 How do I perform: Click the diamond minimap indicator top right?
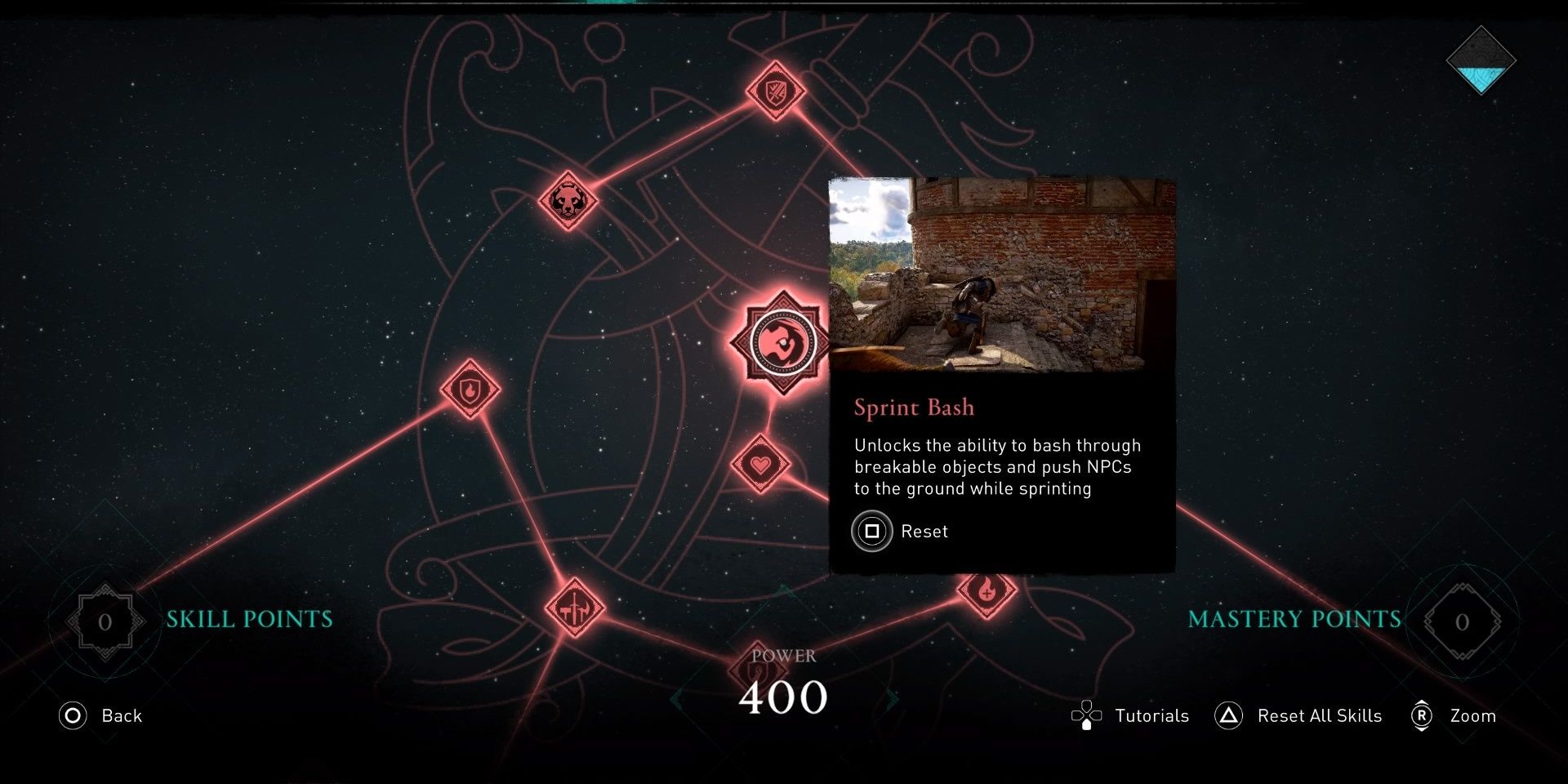tap(1480, 61)
